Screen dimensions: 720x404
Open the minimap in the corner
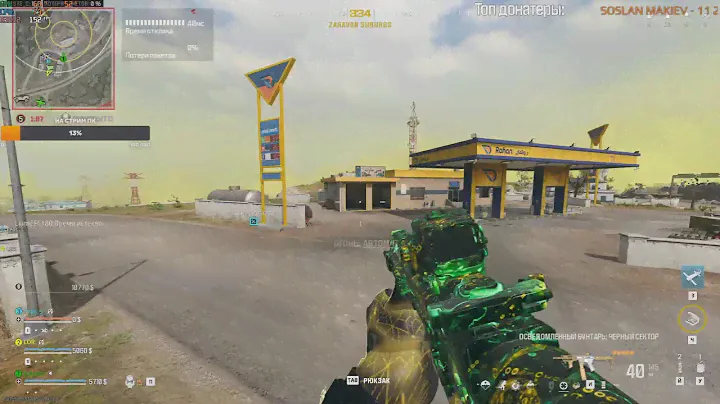63,58
